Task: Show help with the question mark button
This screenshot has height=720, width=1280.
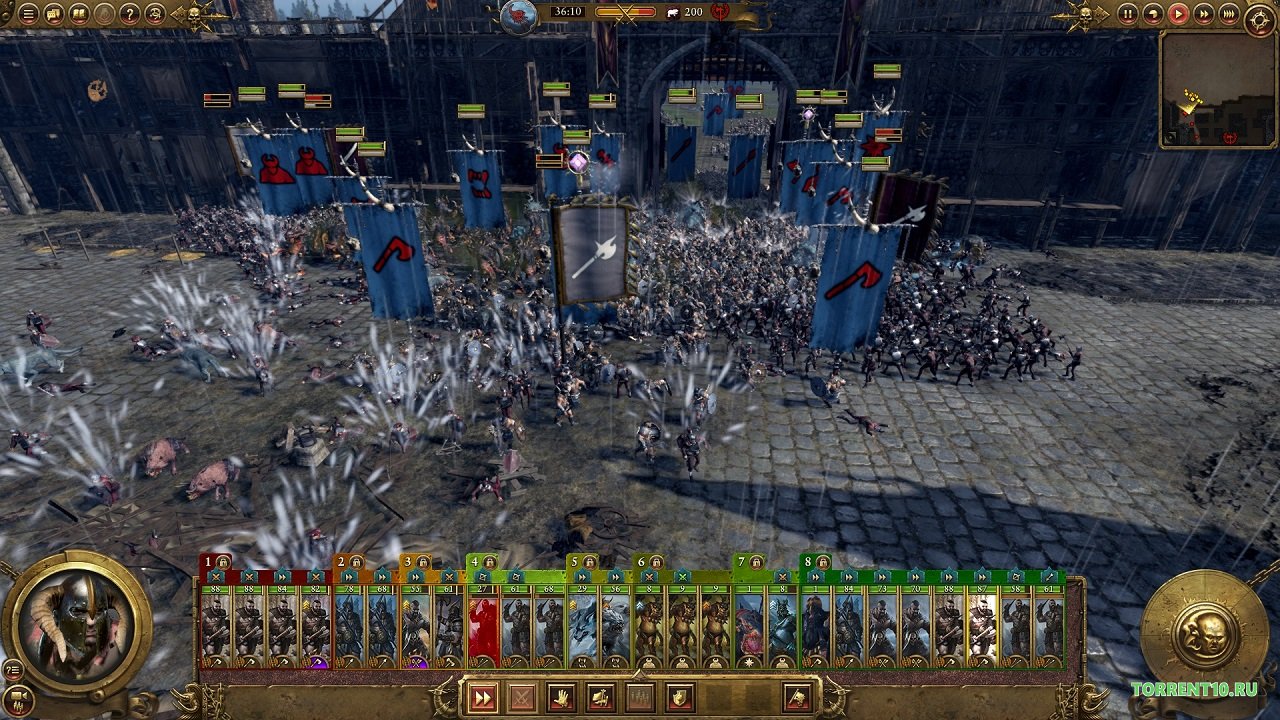Action: click(130, 14)
